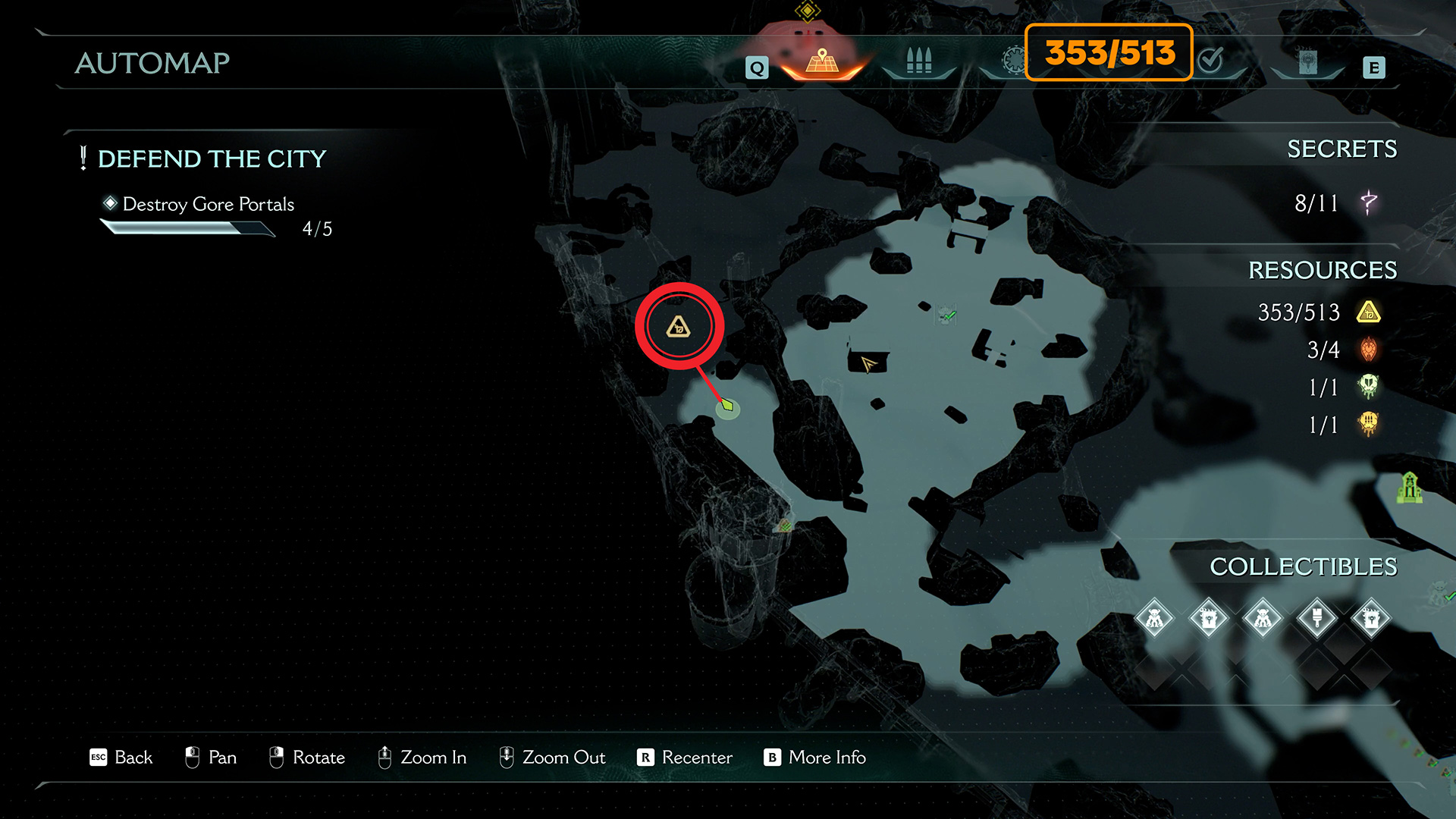The width and height of the screenshot is (1456, 819).
Task: Open the flaming codex book tab
Action: coord(1307,62)
